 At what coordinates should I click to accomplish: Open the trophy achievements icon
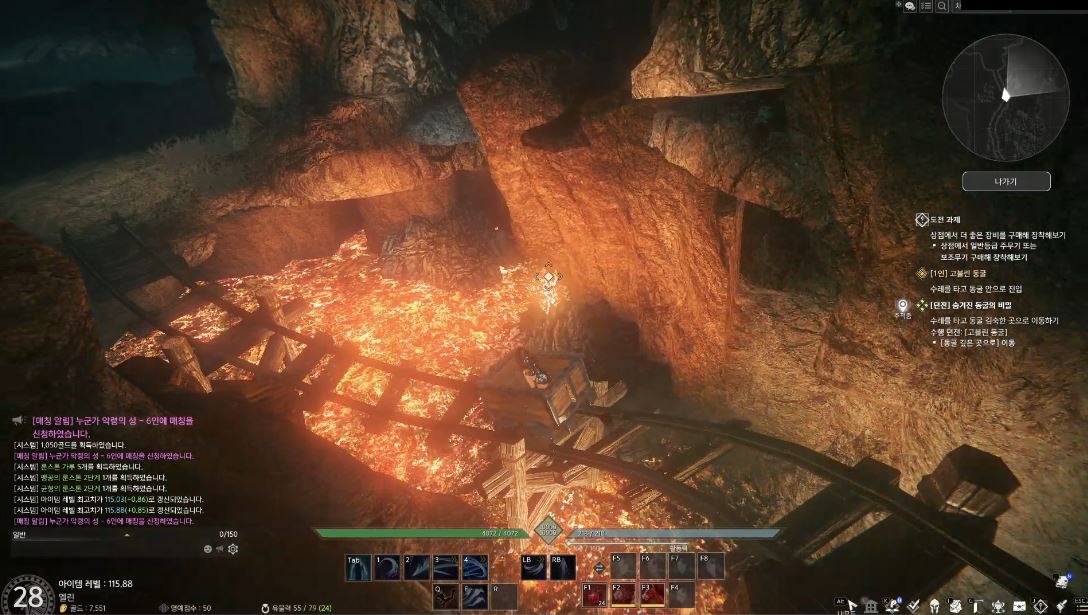pyautogui.click(x=998, y=605)
